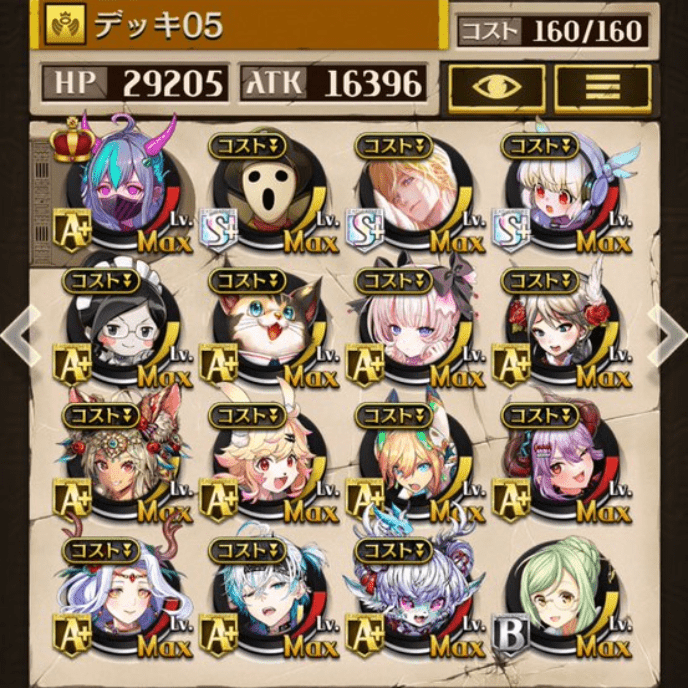Click the Deck 05 name banner

click(240, 25)
